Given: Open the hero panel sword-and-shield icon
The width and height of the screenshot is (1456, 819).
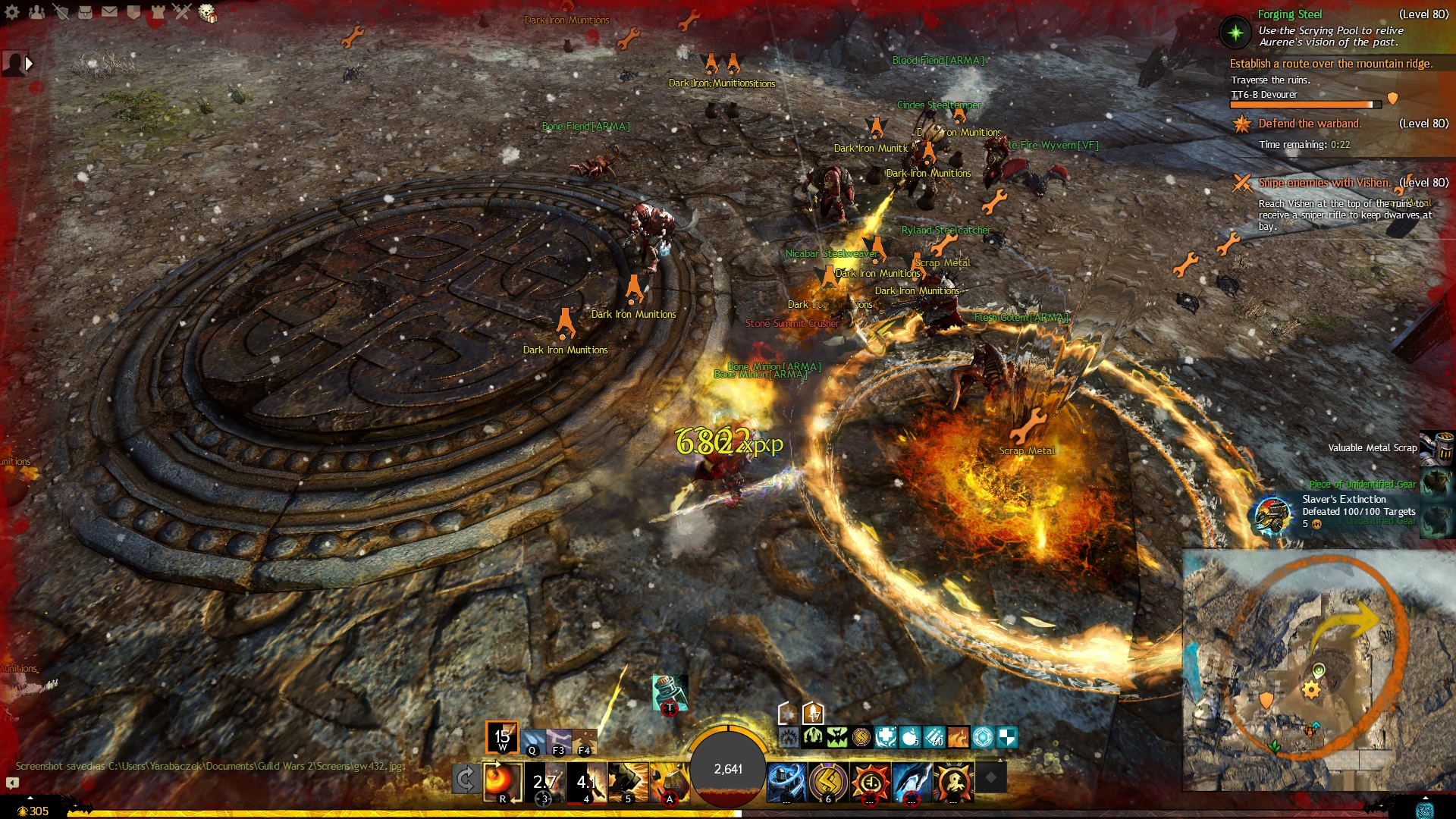Looking at the screenshot, I should [61, 12].
